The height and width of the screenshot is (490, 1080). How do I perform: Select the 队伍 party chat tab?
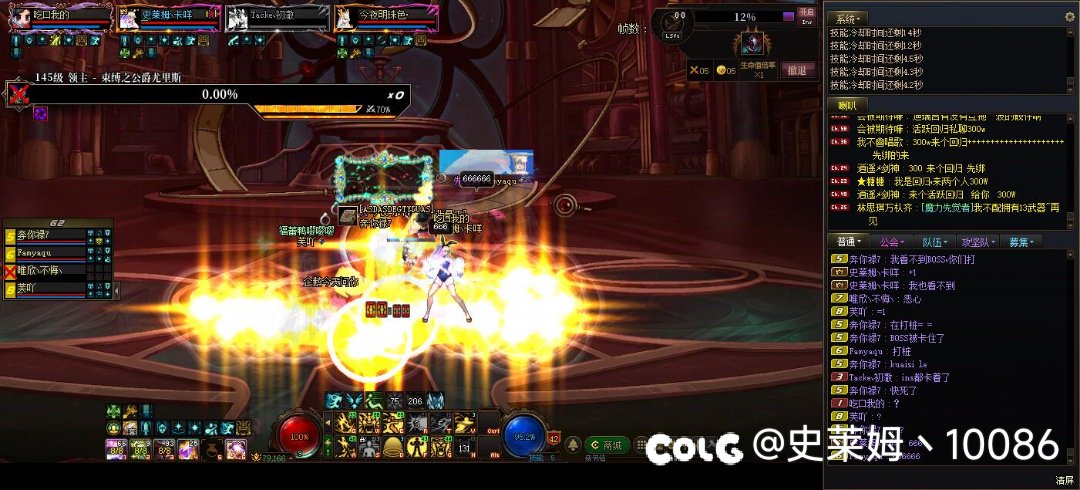click(933, 241)
